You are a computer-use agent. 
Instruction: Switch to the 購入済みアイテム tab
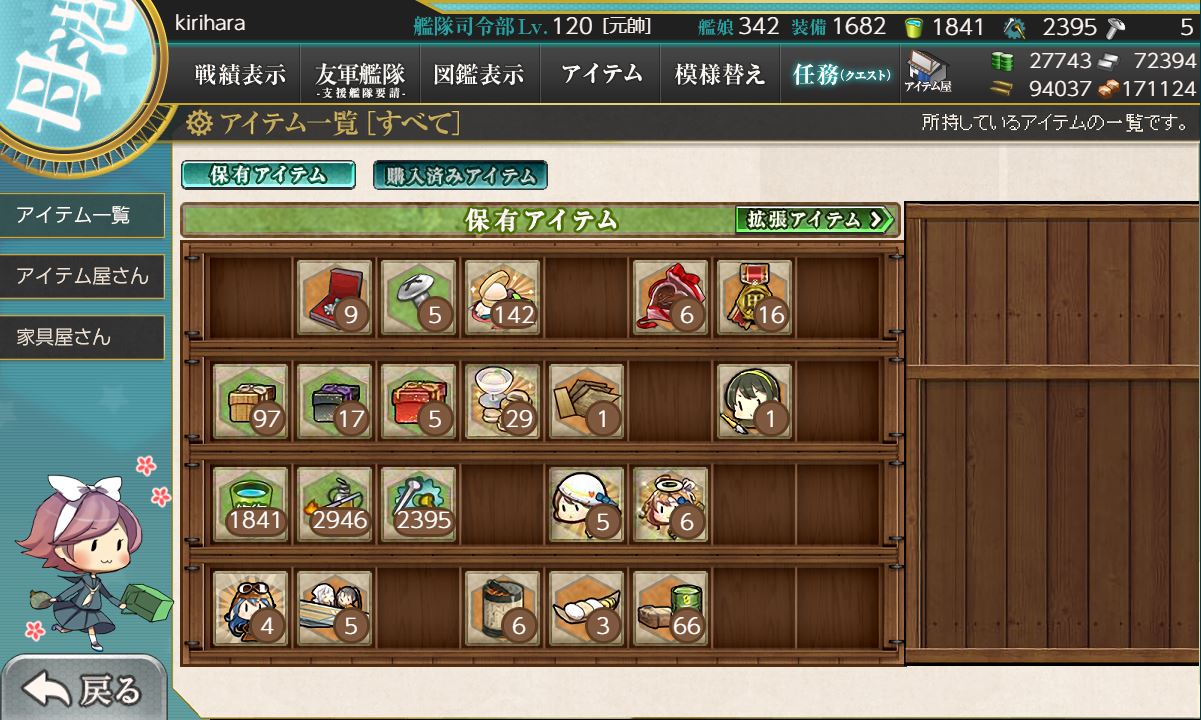pos(460,176)
